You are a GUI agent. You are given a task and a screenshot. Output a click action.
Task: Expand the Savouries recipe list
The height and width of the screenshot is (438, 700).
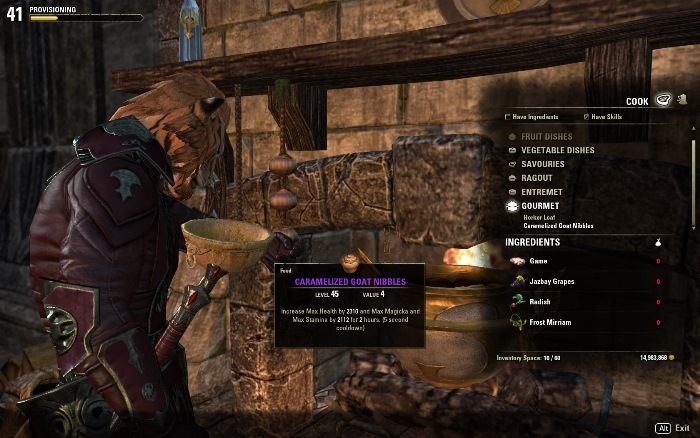542,164
